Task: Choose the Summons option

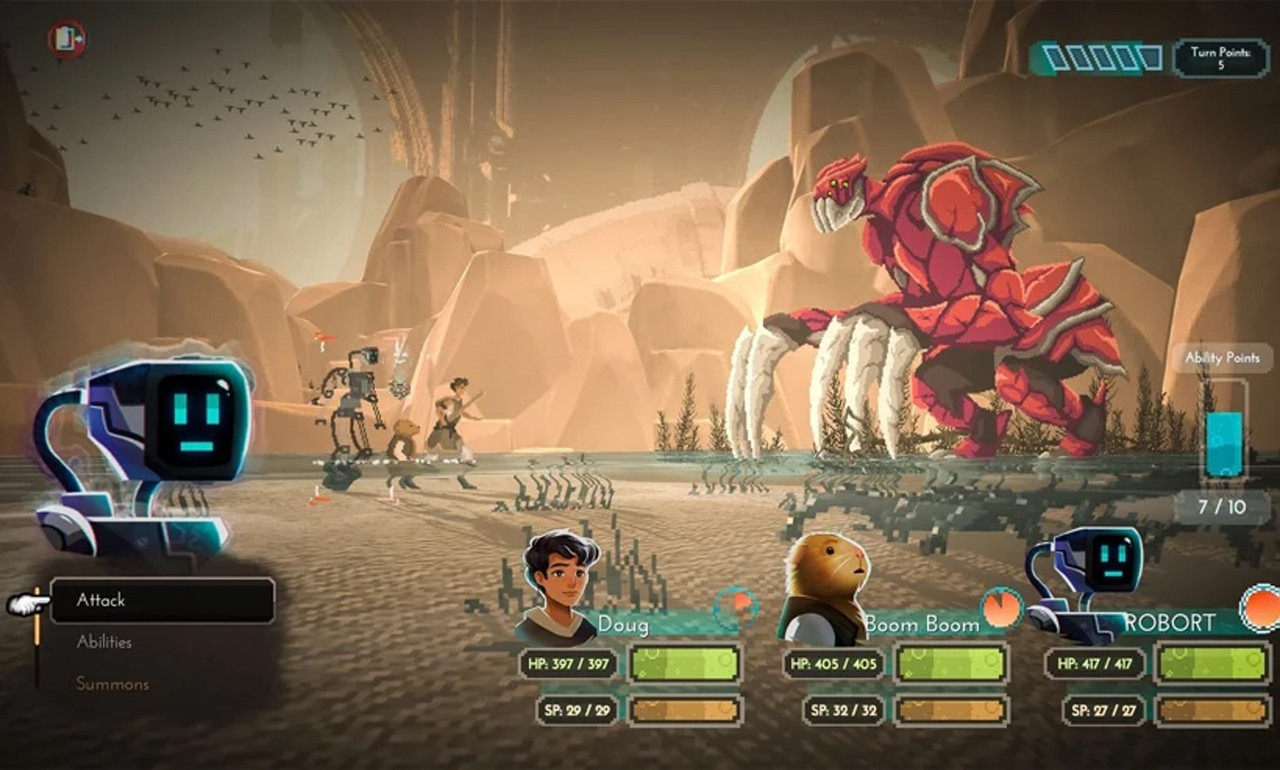Action: pos(112,684)
